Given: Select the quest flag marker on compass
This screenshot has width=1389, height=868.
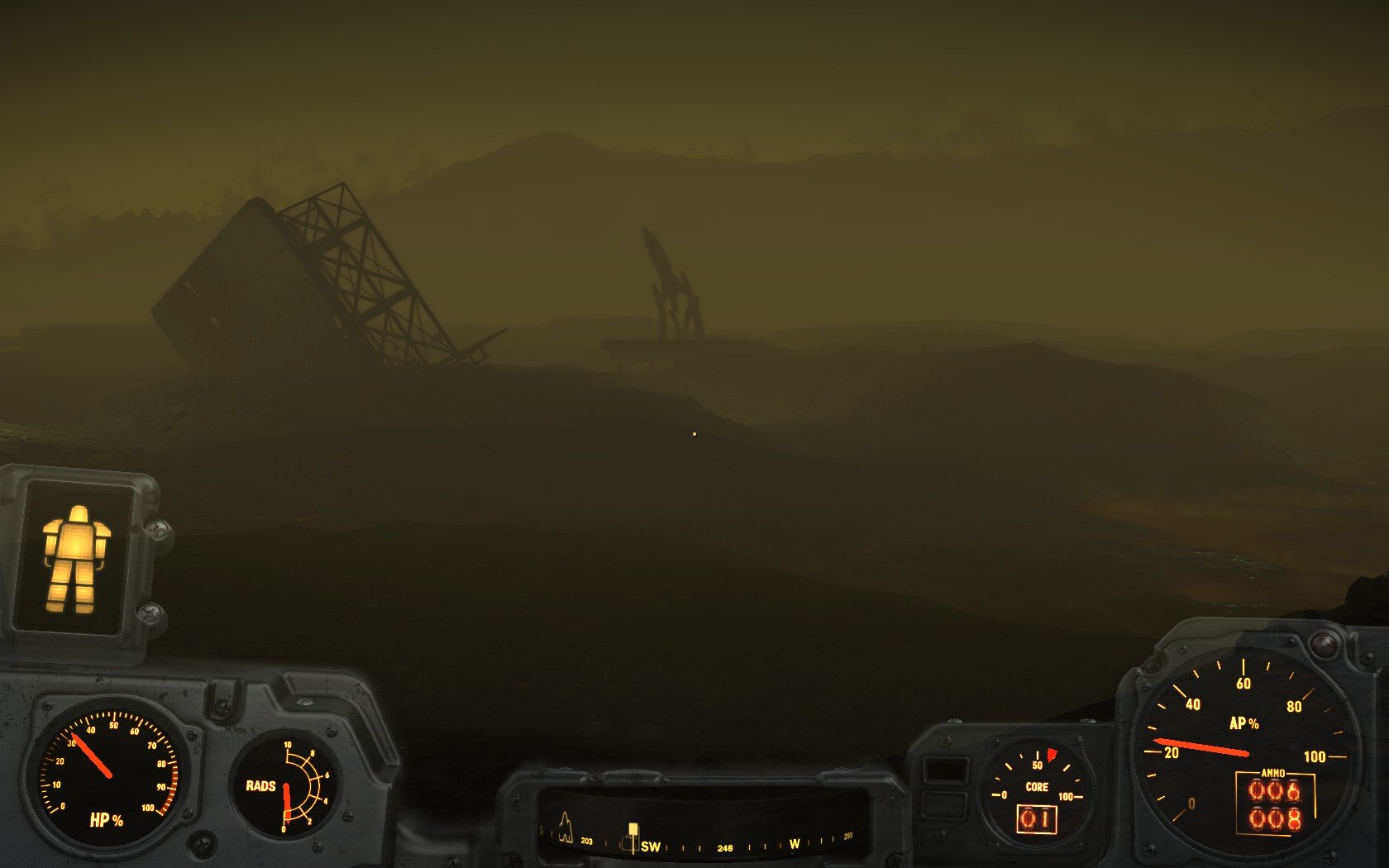Looking at the screenshot, I should pyautogui.click(x=632, y=829).
